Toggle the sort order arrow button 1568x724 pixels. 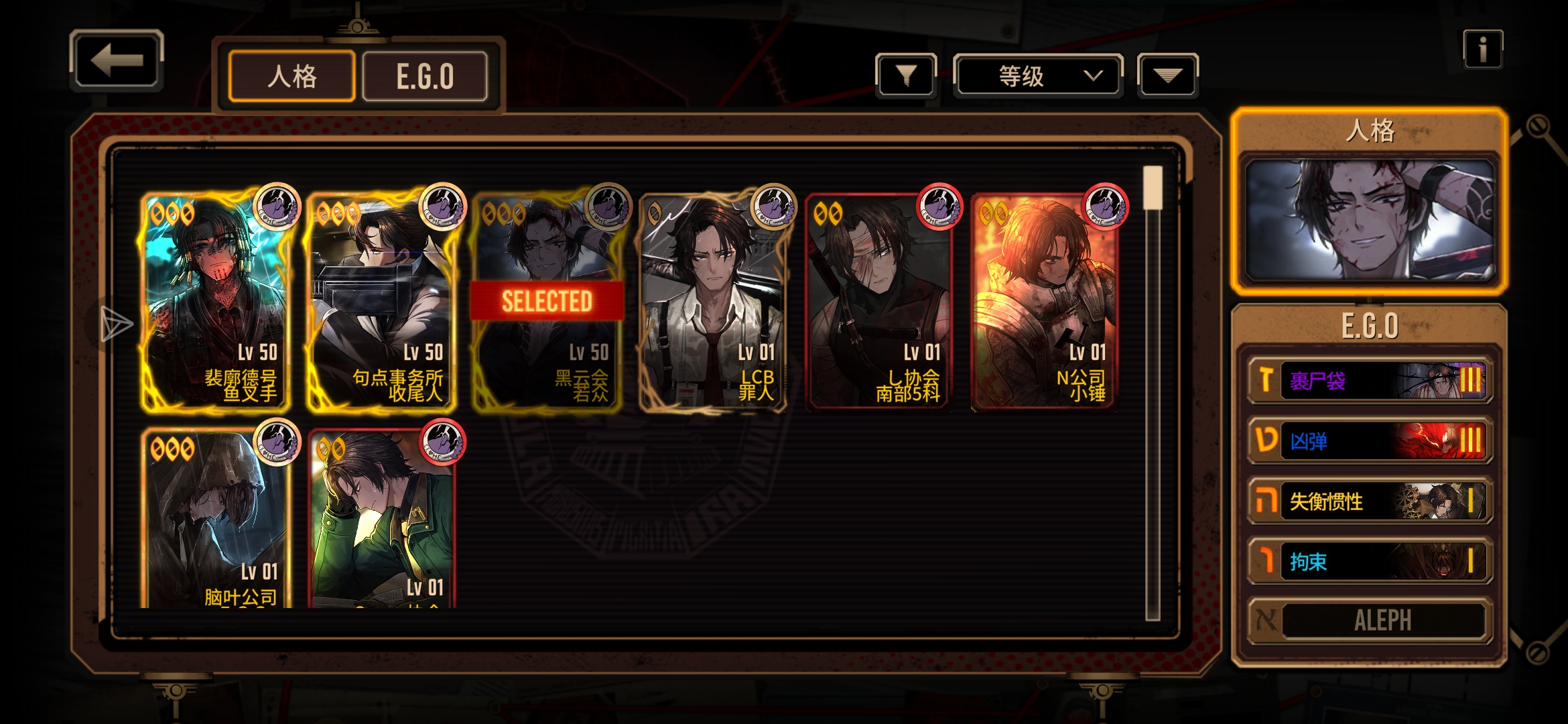(1167, 76)
